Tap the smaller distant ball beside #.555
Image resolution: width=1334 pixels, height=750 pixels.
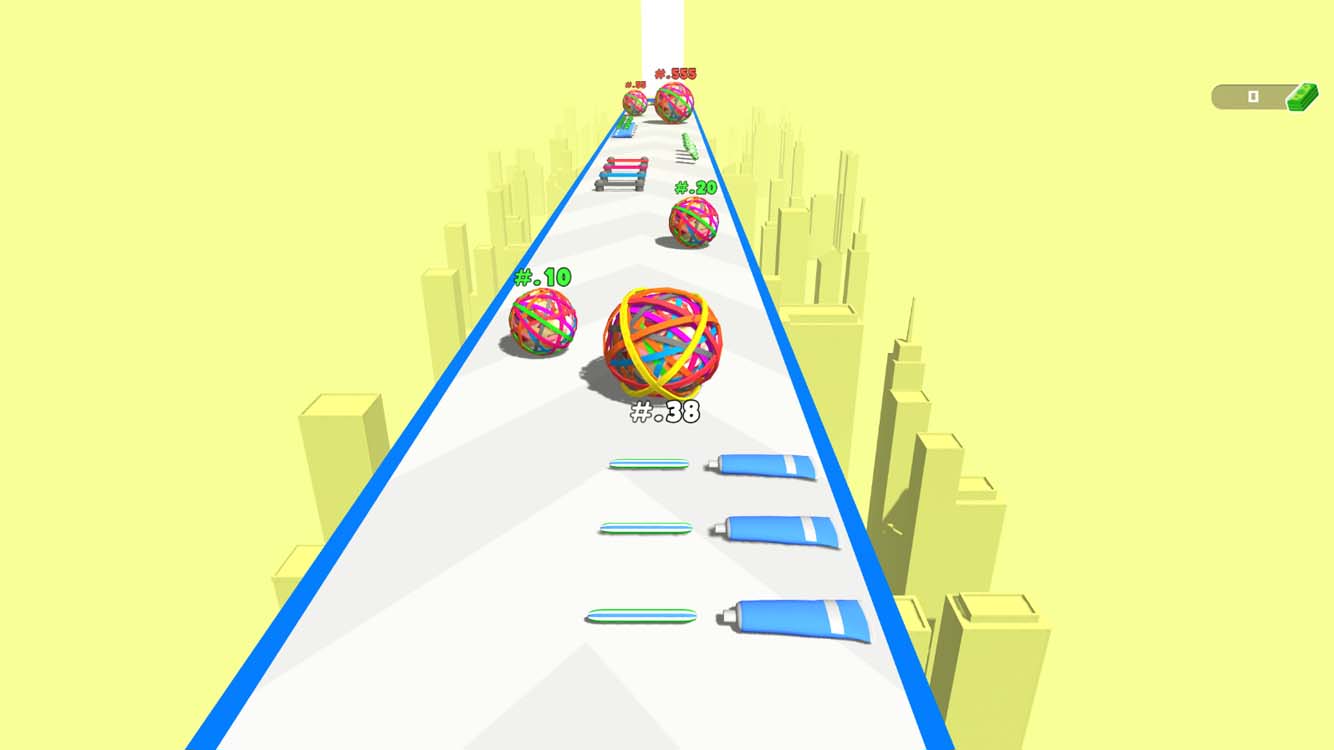[634, 101]
